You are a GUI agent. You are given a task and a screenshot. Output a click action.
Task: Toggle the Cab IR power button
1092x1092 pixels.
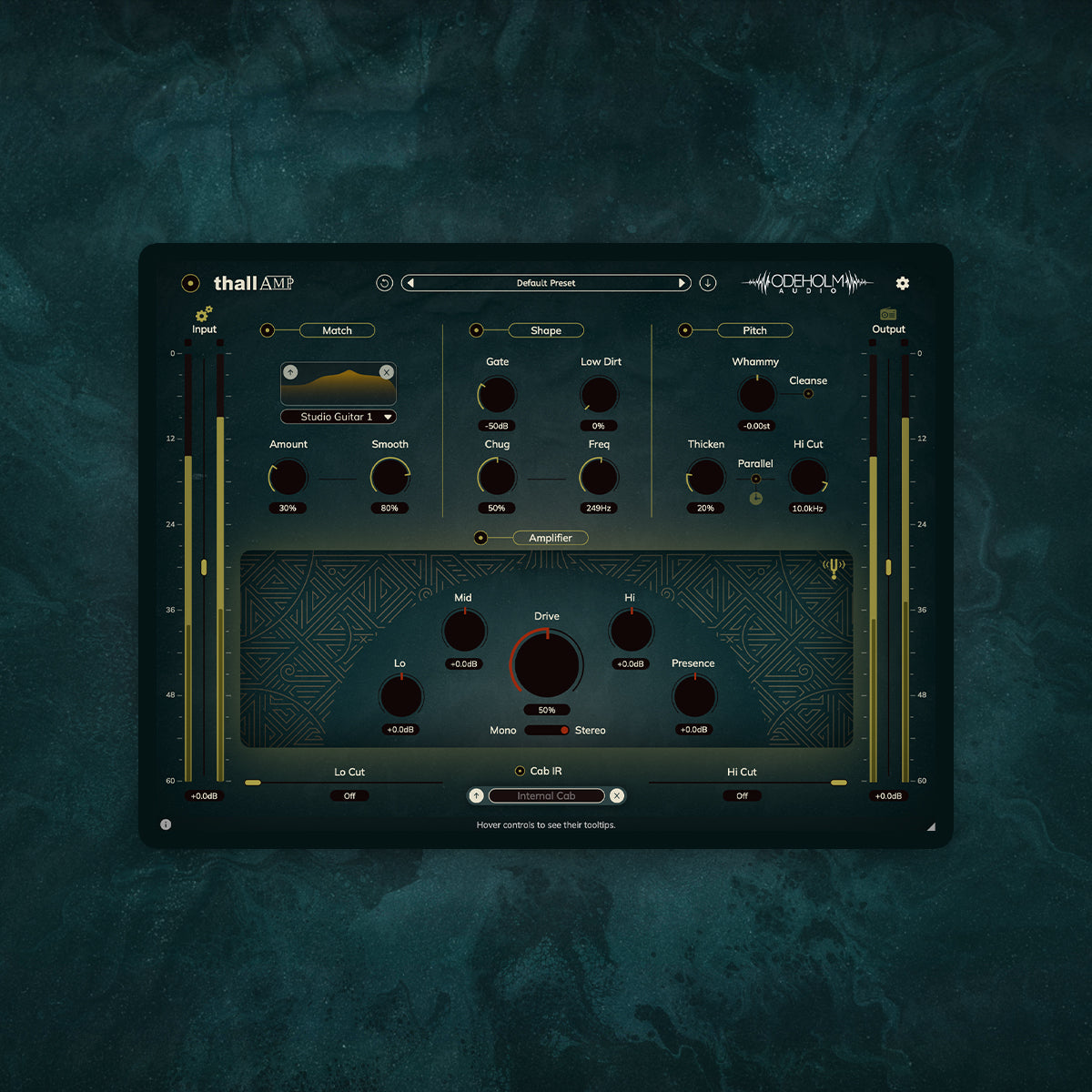coord(520,771)
